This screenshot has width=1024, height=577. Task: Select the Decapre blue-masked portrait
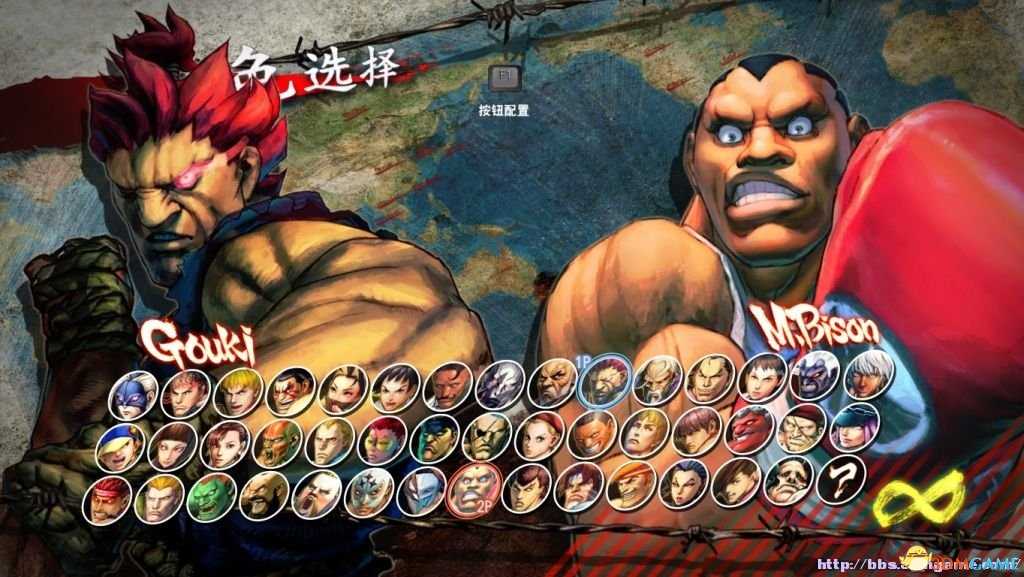132,391
